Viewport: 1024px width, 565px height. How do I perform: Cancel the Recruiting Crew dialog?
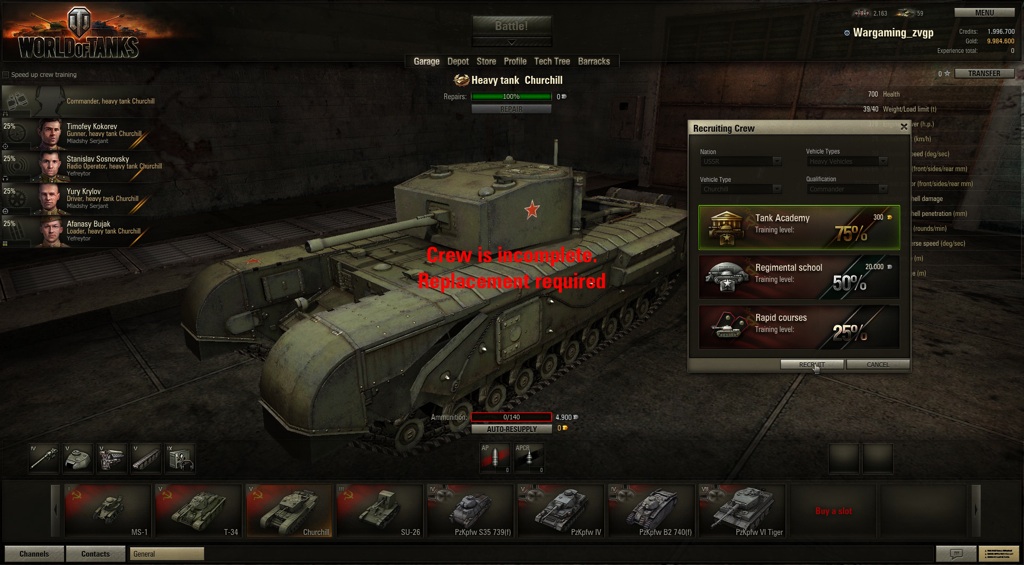[877, 365]
